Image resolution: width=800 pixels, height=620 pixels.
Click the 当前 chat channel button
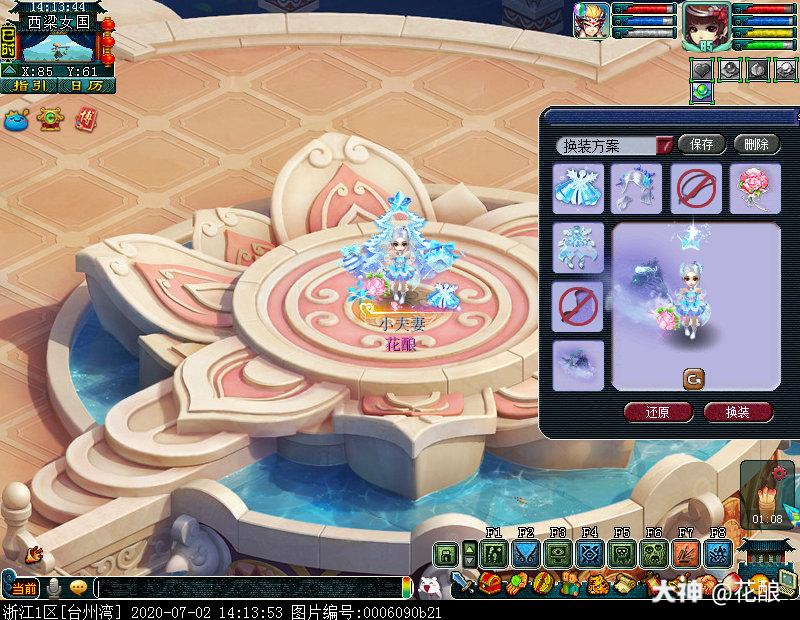coord(25,588)
